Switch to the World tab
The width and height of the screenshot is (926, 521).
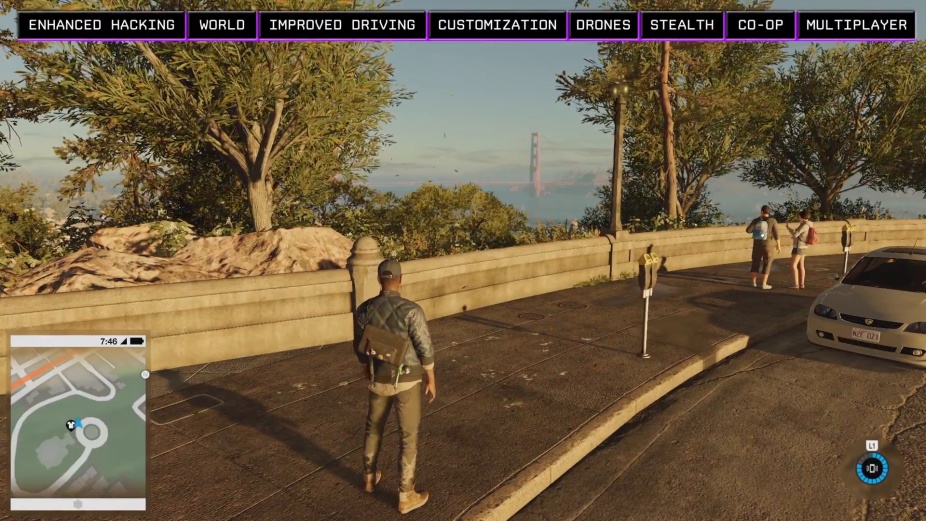pyautogui.click(x=222, y=25)
